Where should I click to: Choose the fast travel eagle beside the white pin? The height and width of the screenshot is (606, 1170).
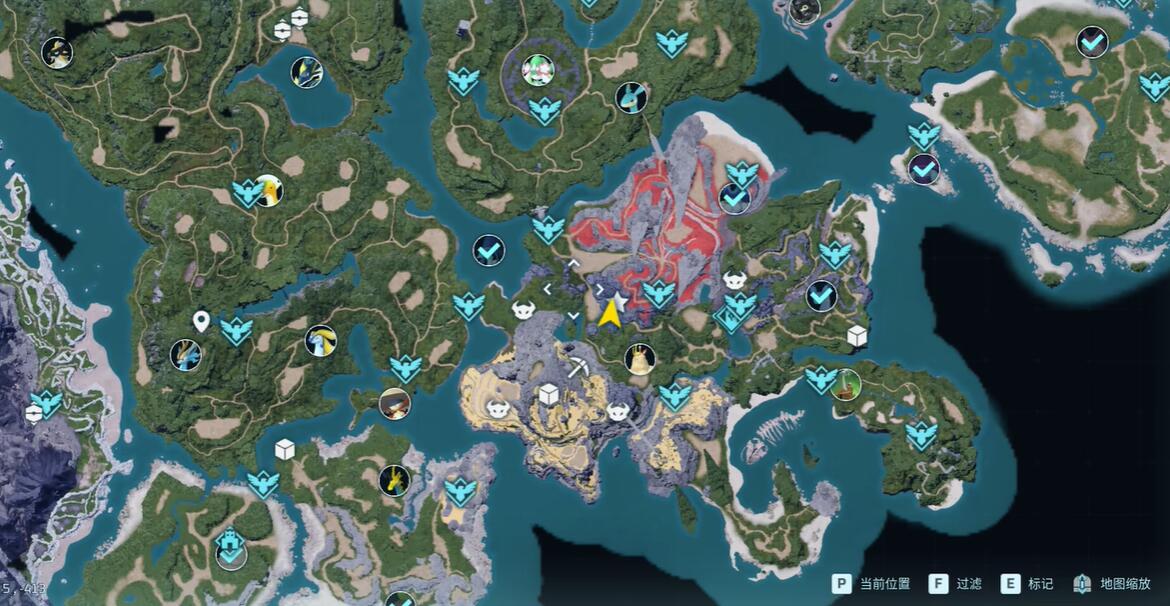coord(236,330)
